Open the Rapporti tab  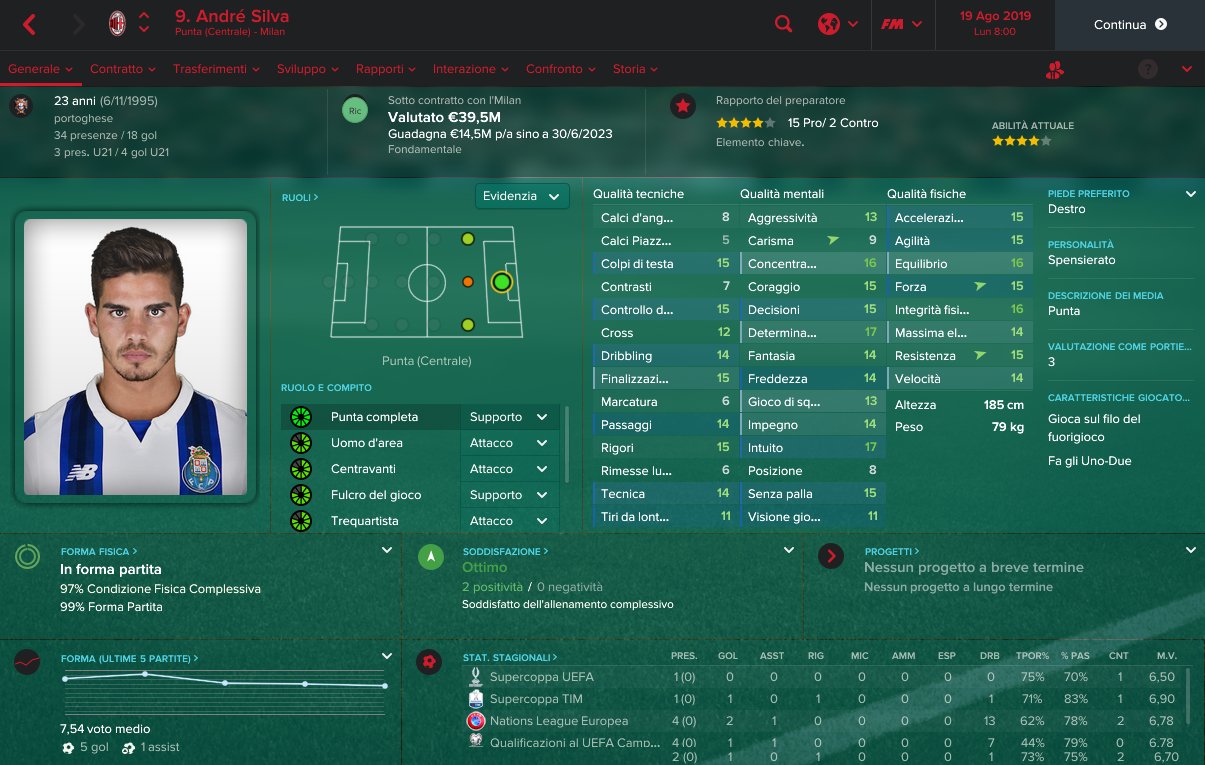385,69
